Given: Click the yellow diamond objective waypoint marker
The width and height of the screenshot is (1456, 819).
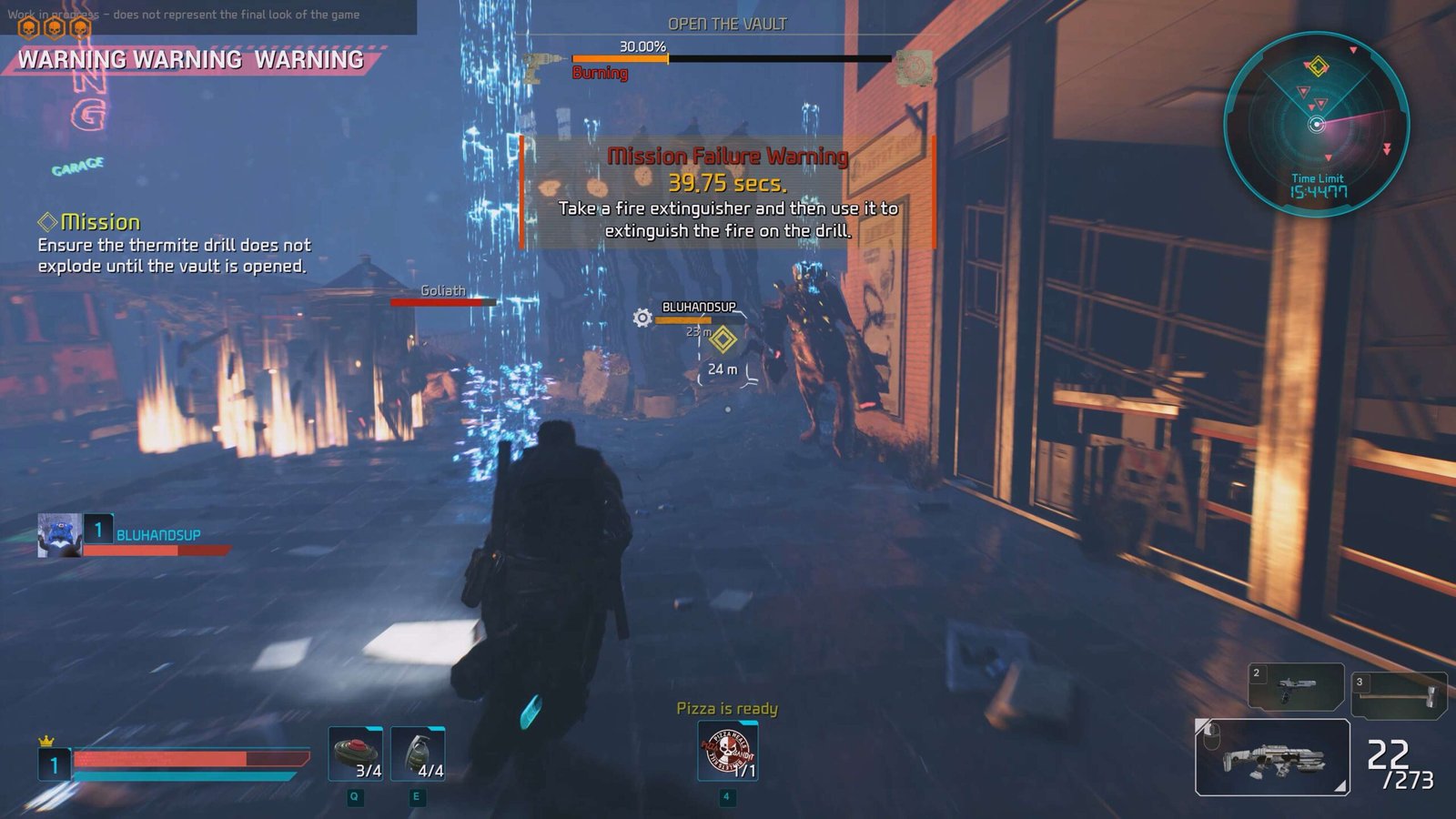Looking at the screenshot, I should click(x=723, y=339).
